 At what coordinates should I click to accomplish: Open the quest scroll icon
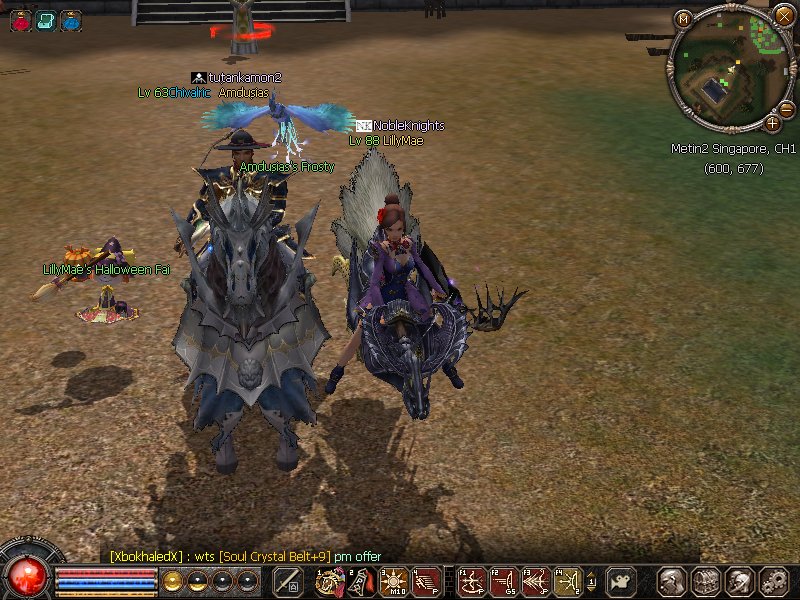point(46,20)
